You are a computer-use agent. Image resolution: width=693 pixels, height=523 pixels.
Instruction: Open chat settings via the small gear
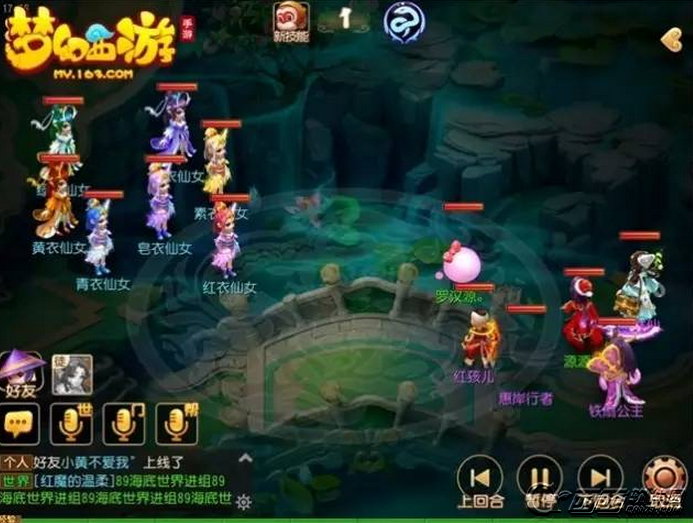(x=243, y=500)
